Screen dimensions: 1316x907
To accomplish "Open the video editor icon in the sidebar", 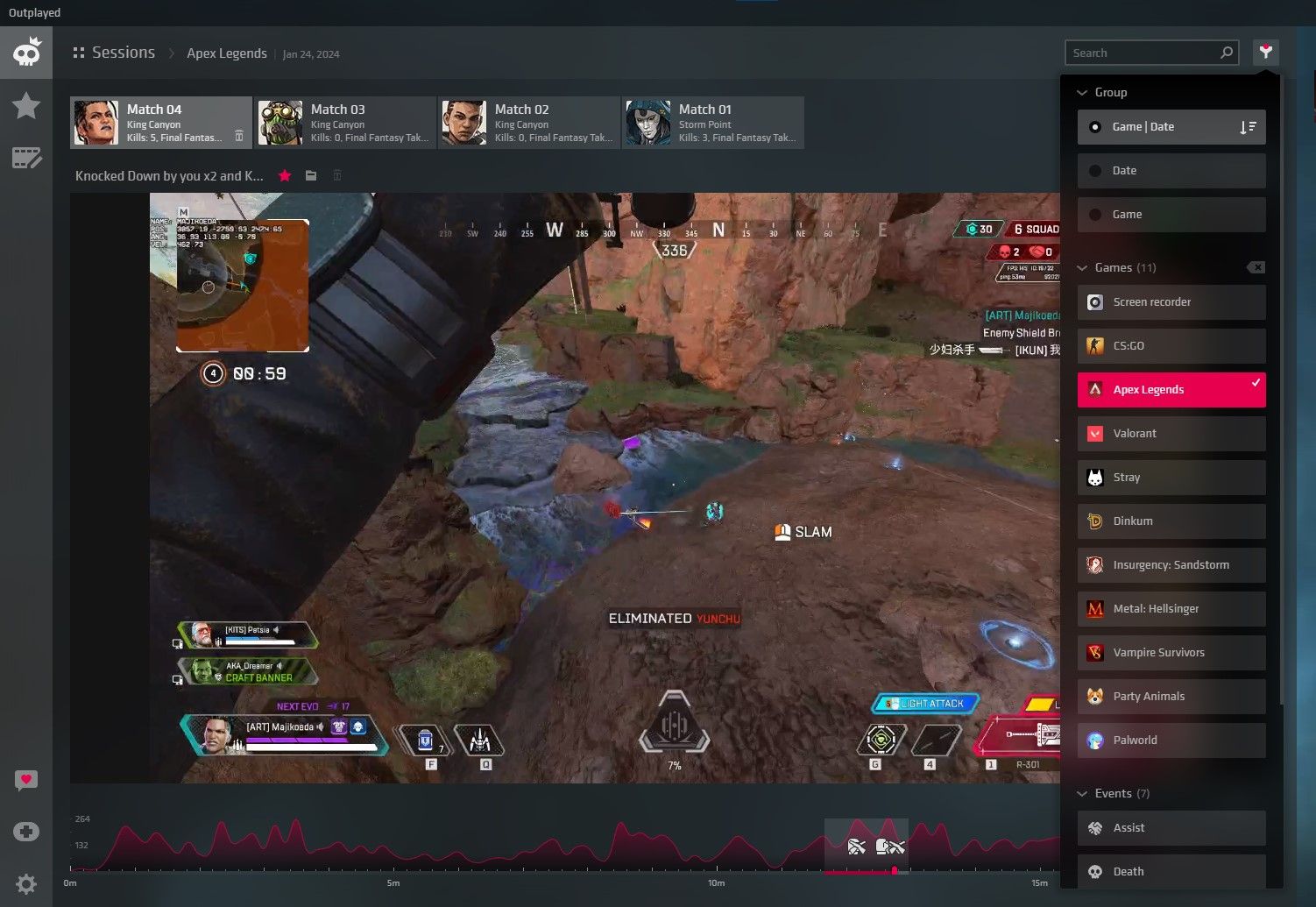I will pyautogui.click(x=26, y=158).
